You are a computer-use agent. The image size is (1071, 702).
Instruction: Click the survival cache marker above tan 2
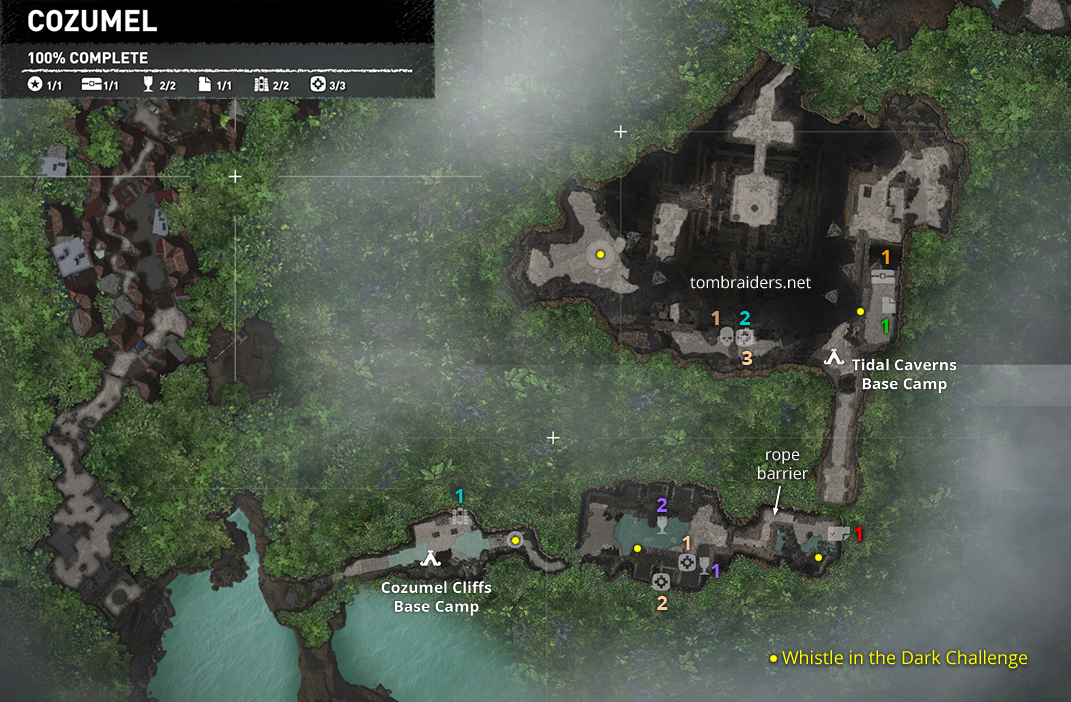[x=660, y=582]
